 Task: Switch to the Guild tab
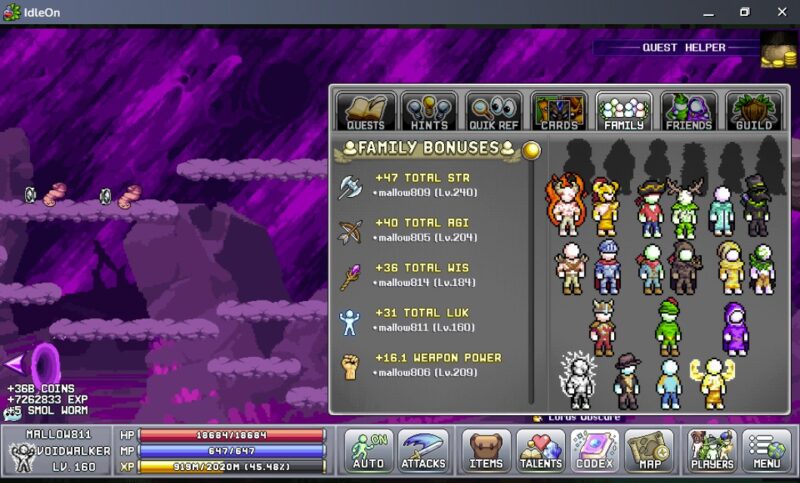pyautogui.click(x=754, y=112)
